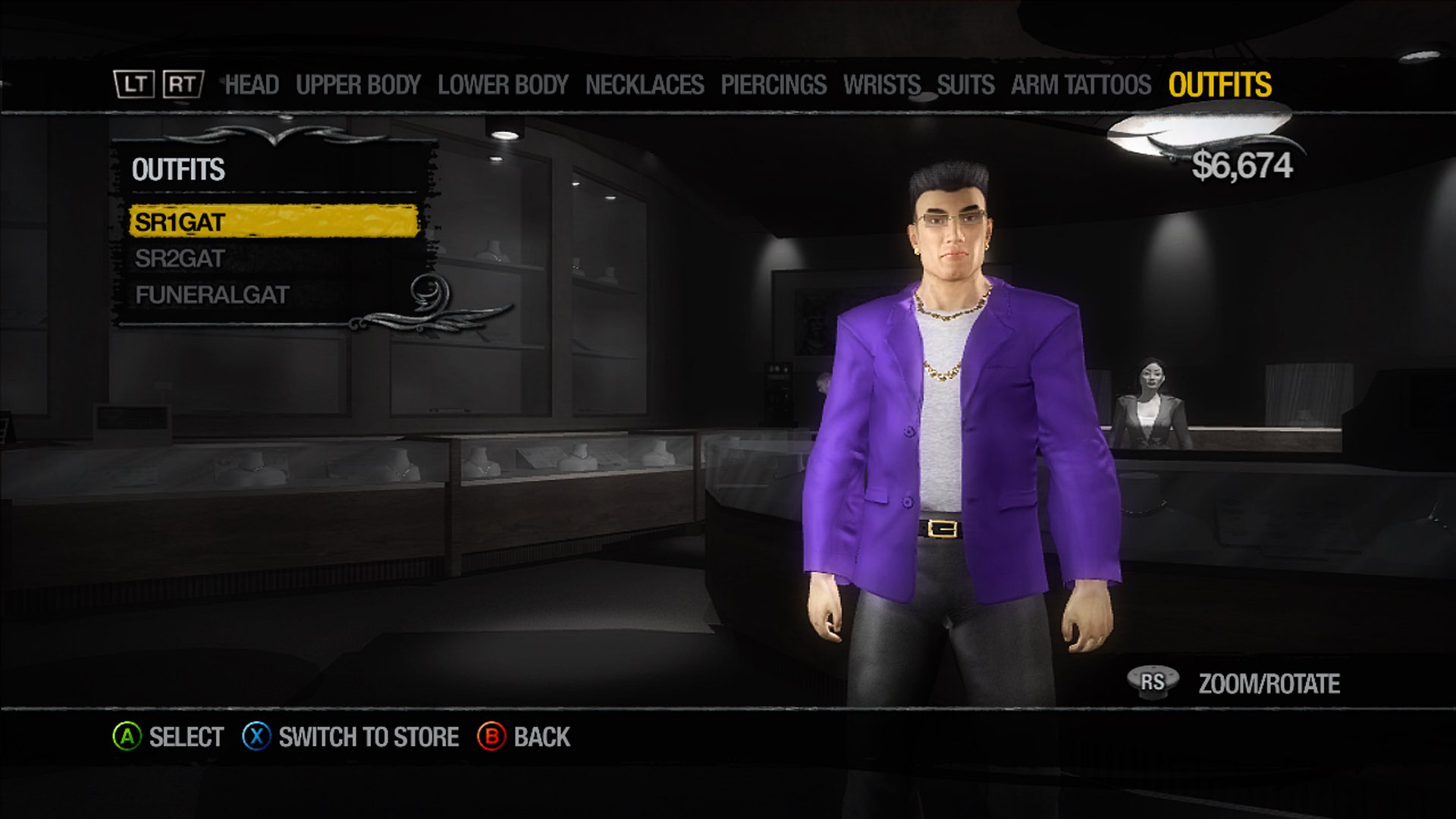Screen dimensions: 1456x819
Task: Select the FUNERALGAT outfit
Action: pos(211,294)
